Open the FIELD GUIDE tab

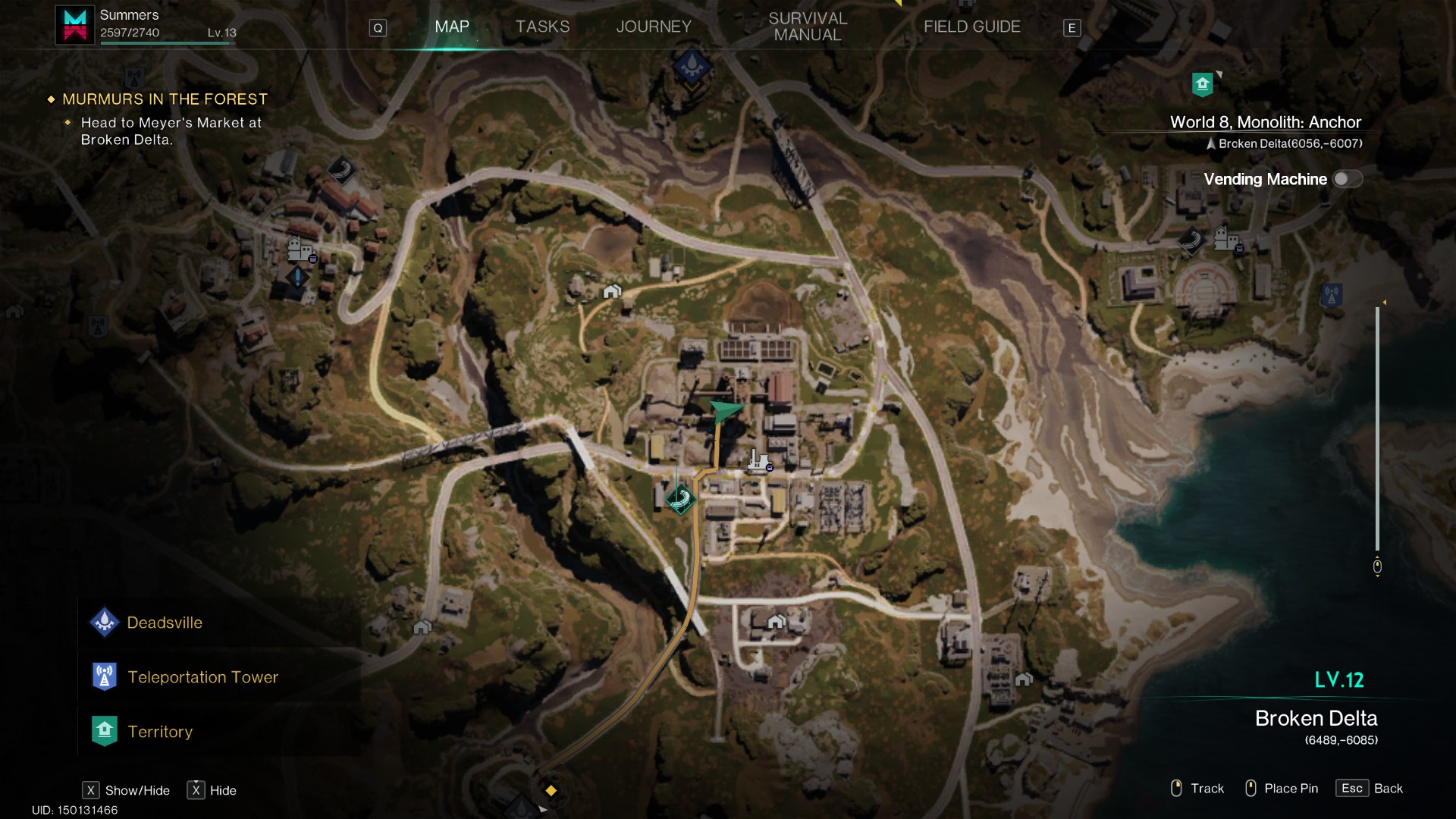[x=971, y=26]
